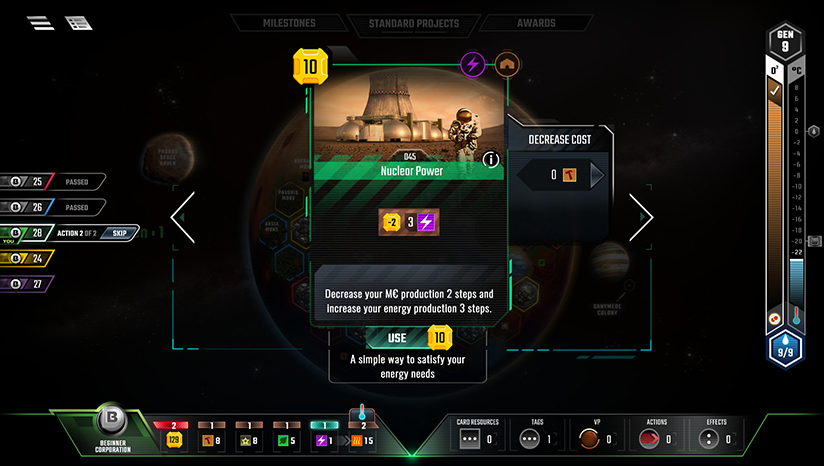Screen dimensions: 824x466
Task: Go to the previous card with left arrow
Action: [x=183, y=217]
